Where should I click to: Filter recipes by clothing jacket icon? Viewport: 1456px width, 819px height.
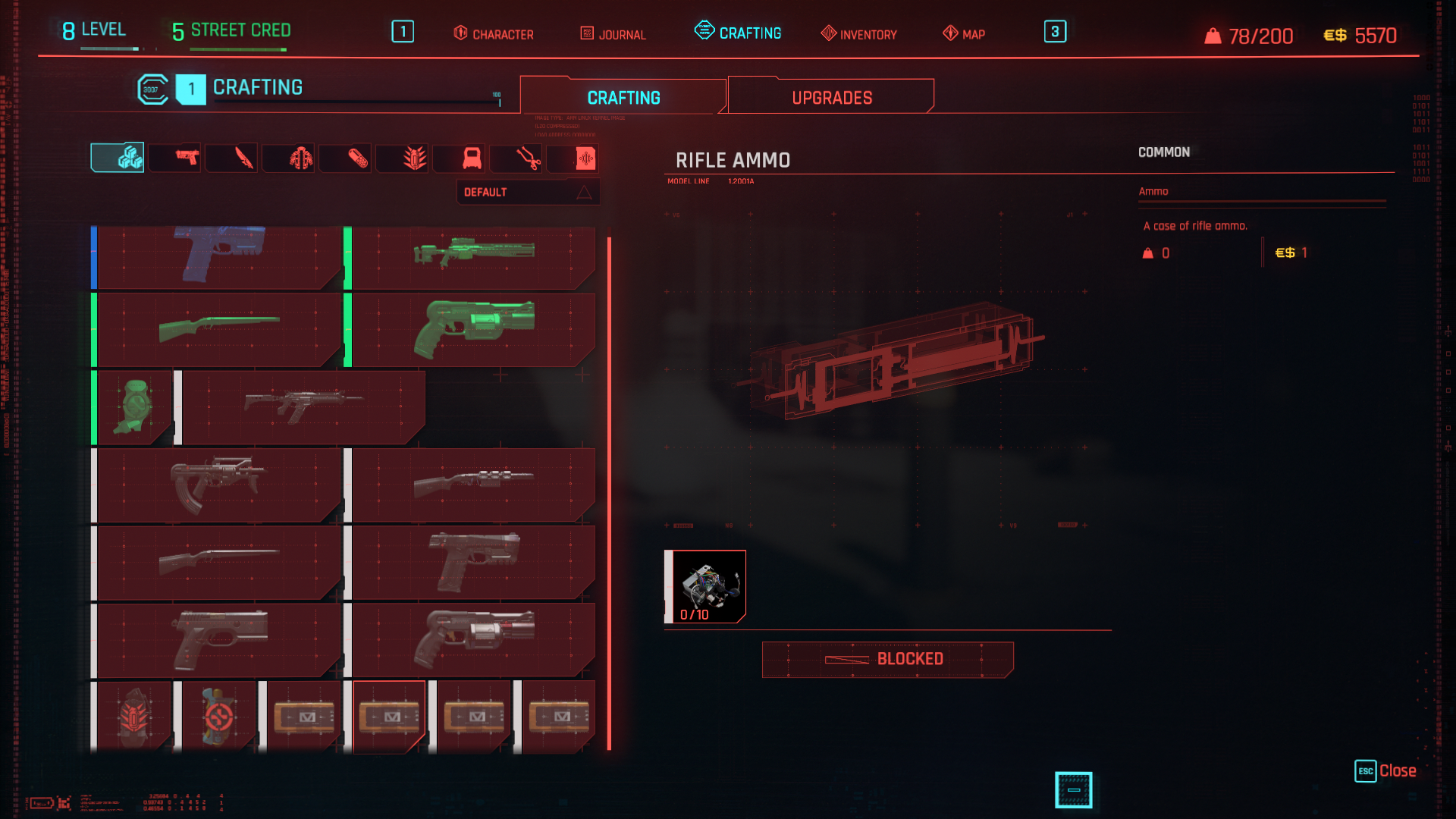pos(300,158)
